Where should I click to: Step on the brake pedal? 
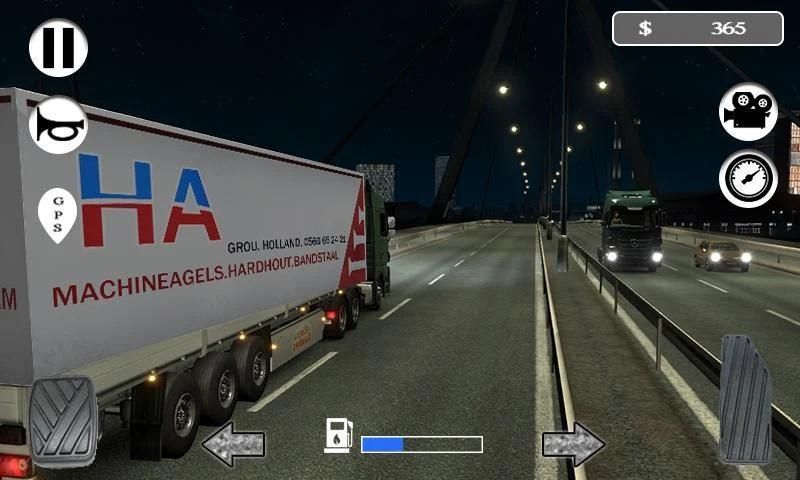pos(63,421)
